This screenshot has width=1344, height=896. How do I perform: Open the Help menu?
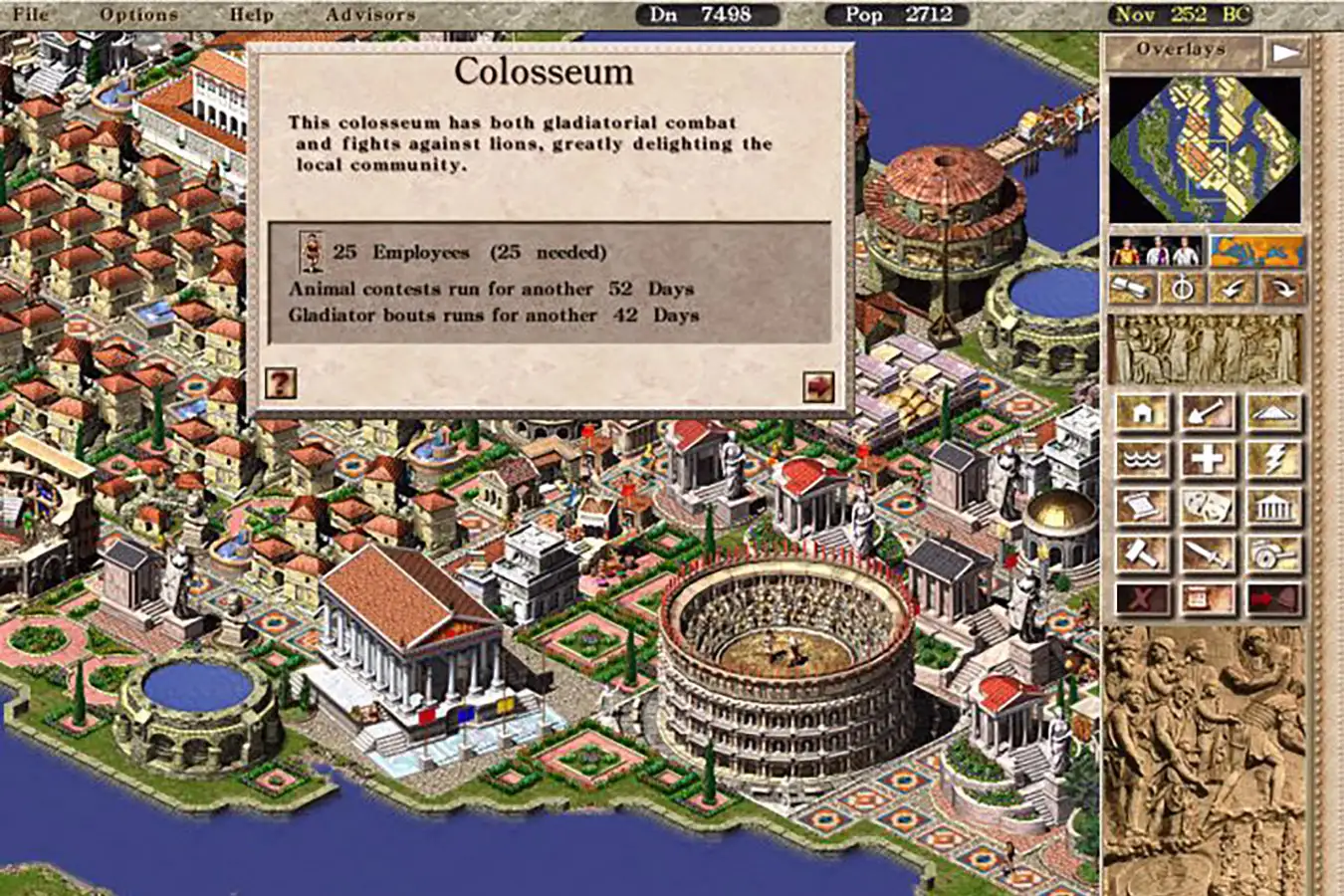coord(251,14)
